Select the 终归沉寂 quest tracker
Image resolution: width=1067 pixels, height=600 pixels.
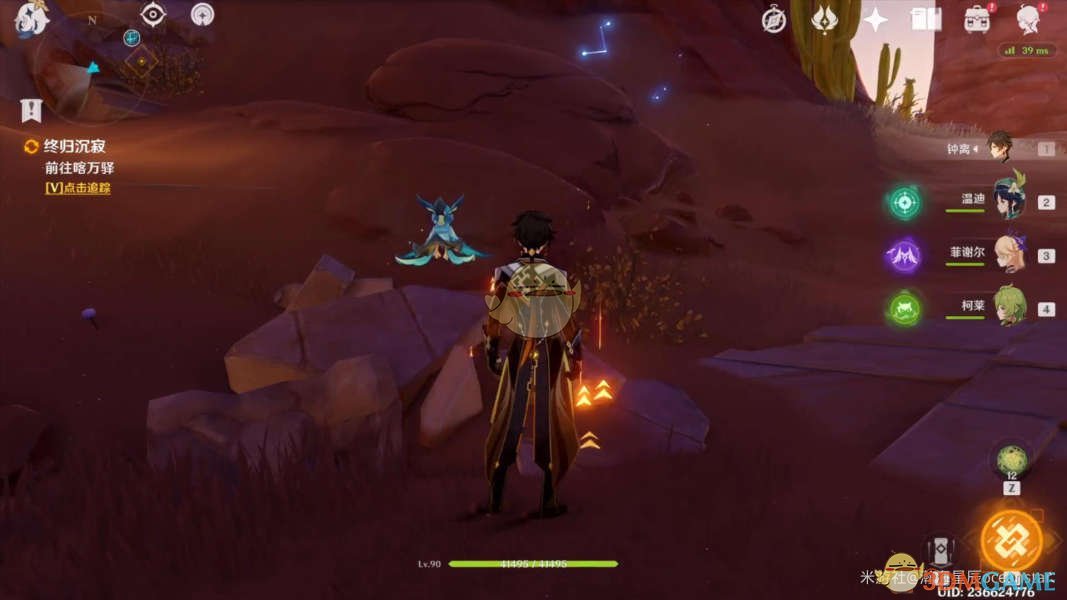[72, 147]
